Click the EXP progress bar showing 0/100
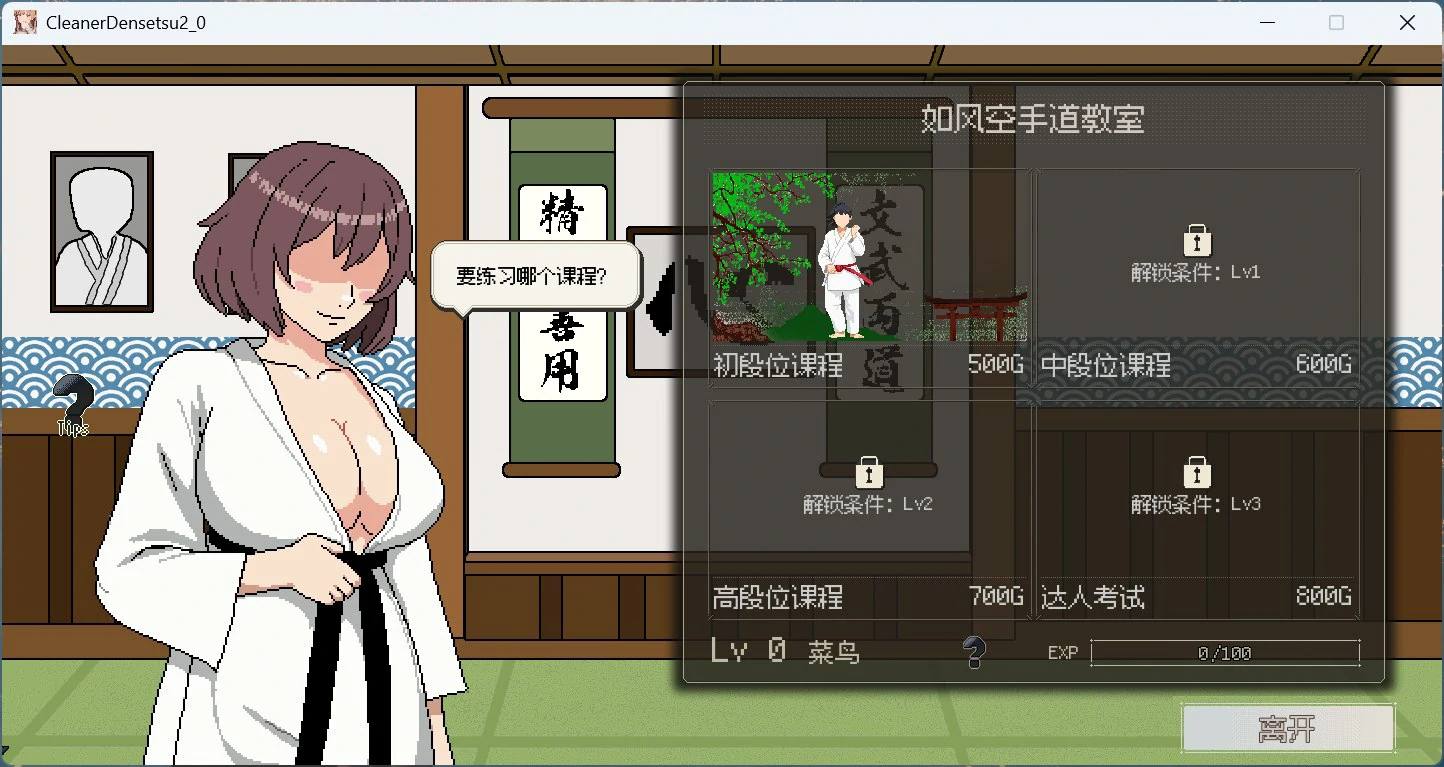The width and height of the screenshot is (1444, 767). click(1224, 652)
